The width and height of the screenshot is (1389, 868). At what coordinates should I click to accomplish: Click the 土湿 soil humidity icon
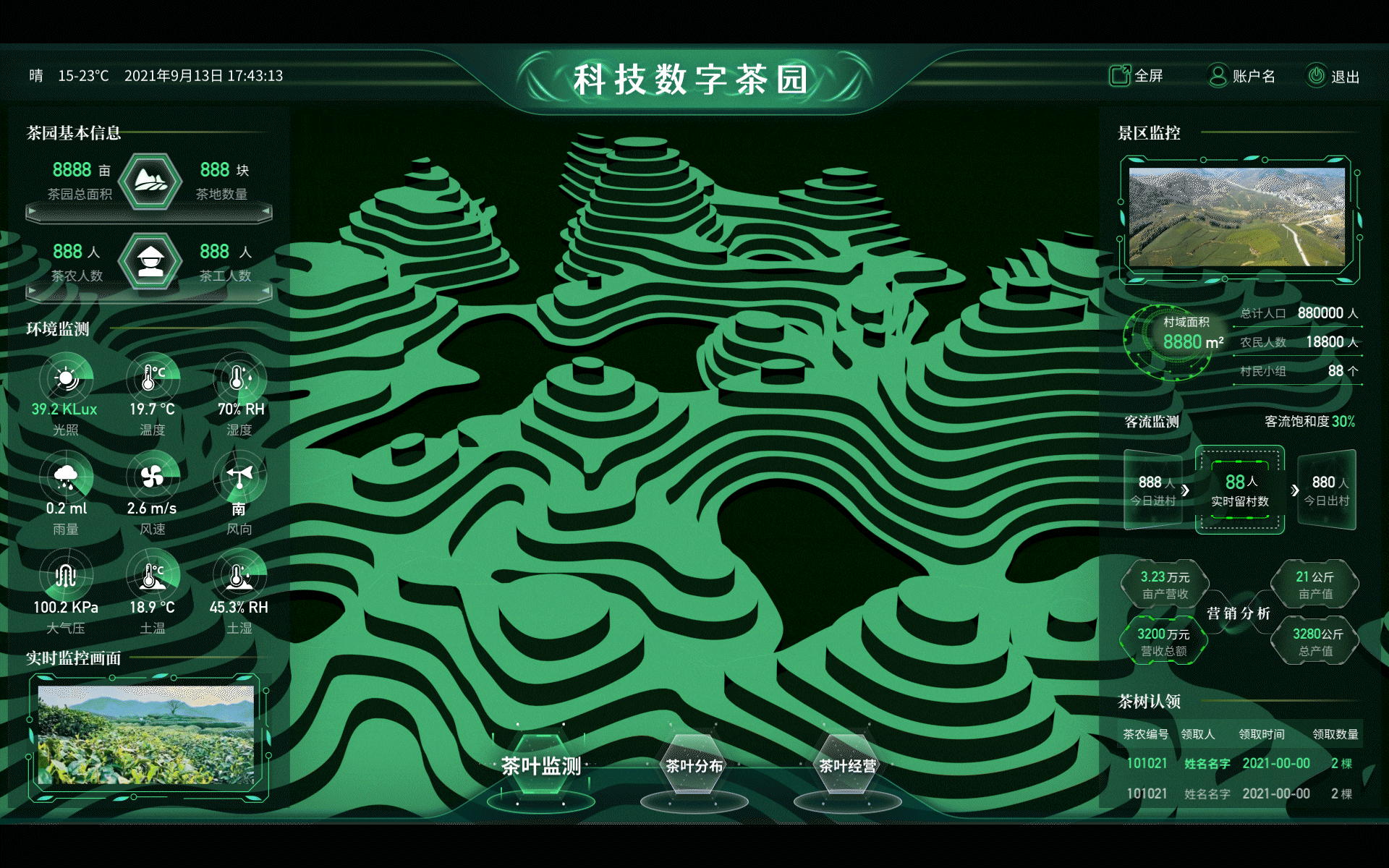pyautogui.click(x=239, y=577)
